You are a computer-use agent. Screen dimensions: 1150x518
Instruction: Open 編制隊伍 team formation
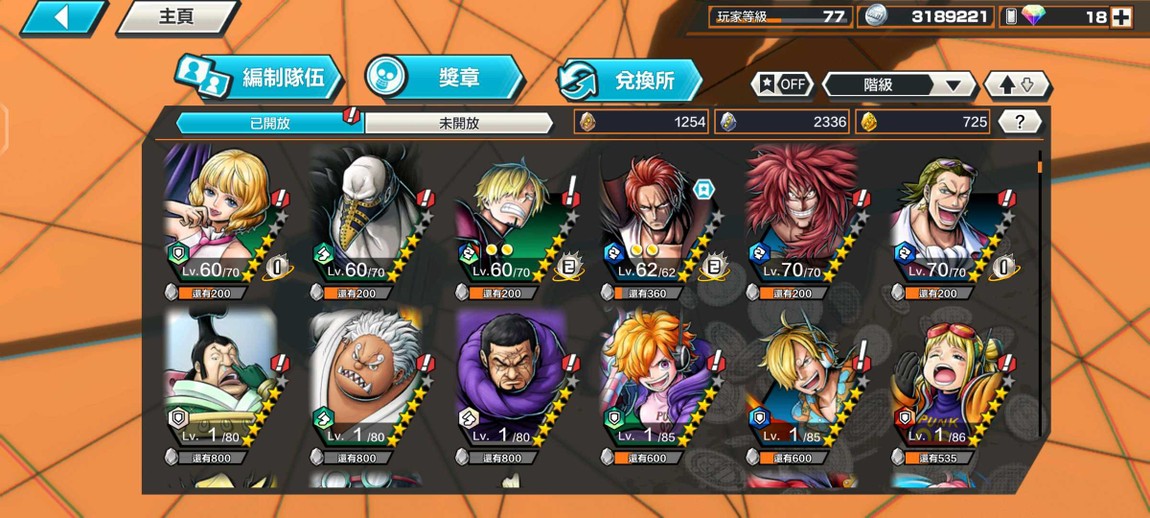tap(260, 79)
